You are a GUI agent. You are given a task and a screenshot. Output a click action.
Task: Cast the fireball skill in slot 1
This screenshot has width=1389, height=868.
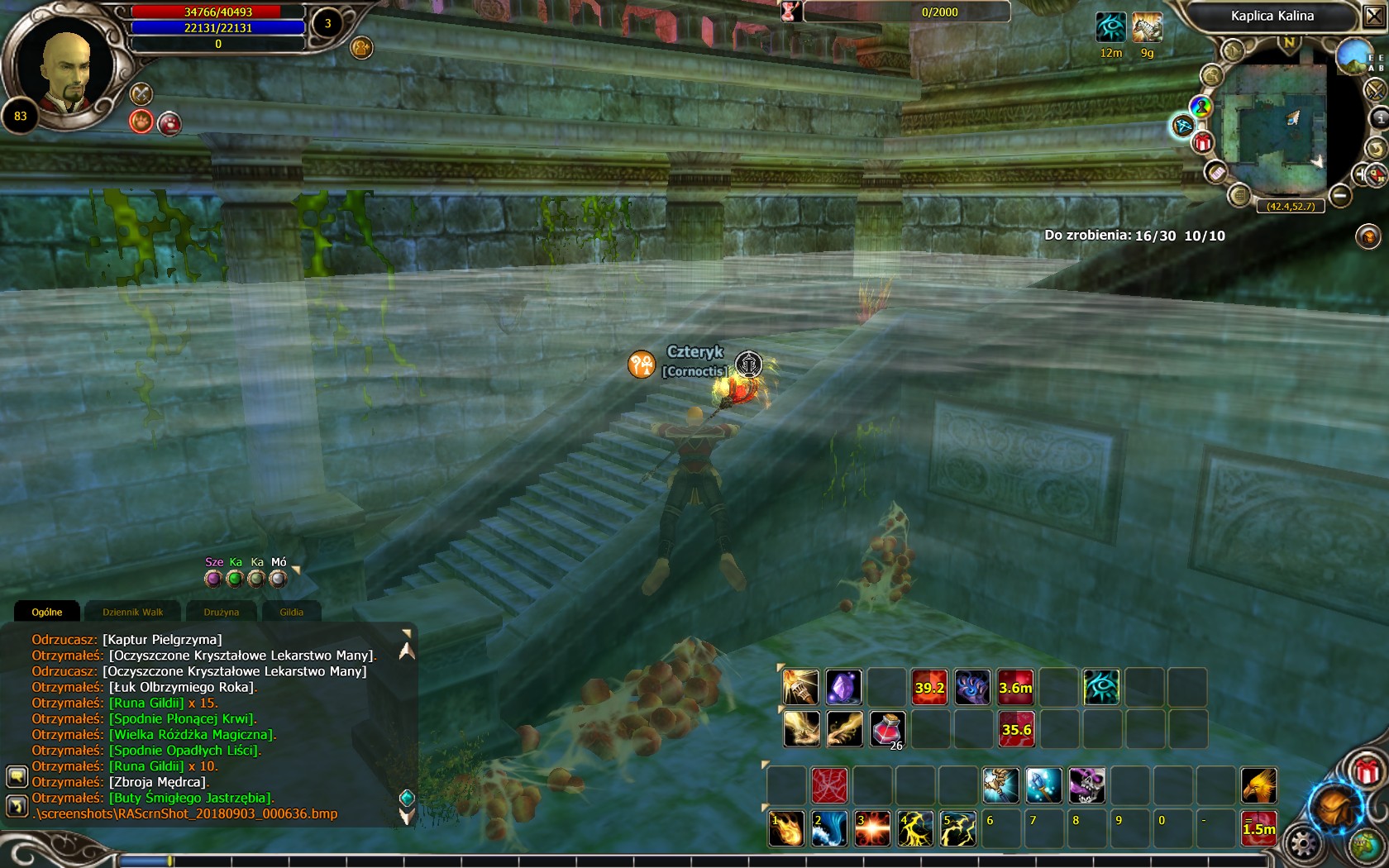786,829
